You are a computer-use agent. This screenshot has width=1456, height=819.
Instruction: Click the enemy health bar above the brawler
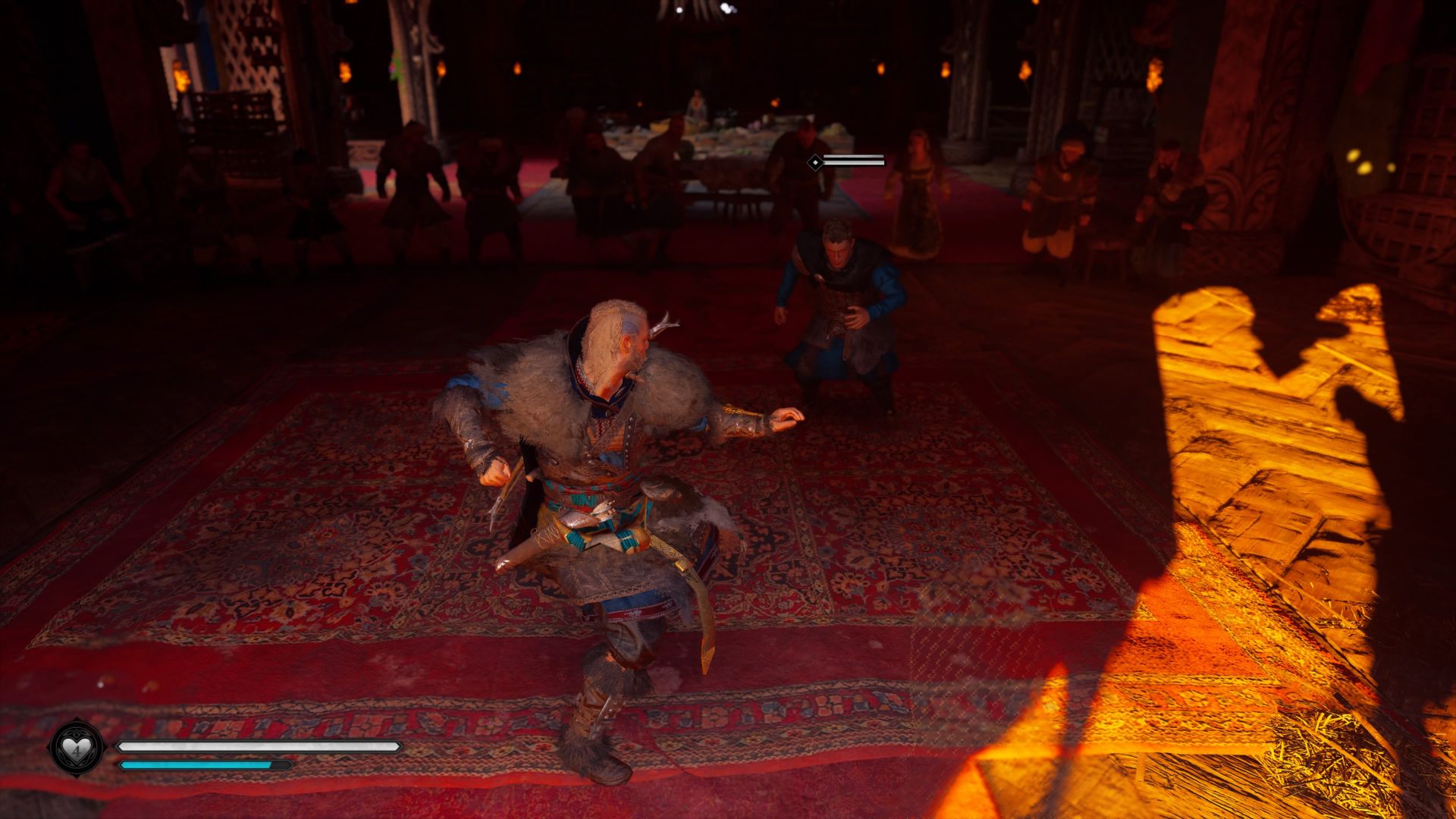click(853, 161)
